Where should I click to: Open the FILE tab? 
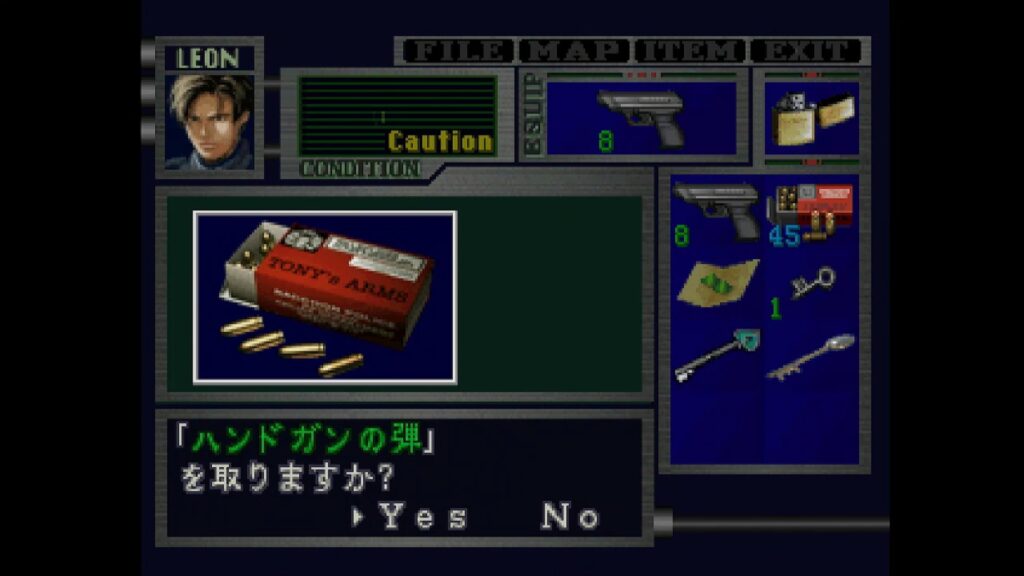tap(457, 50)
